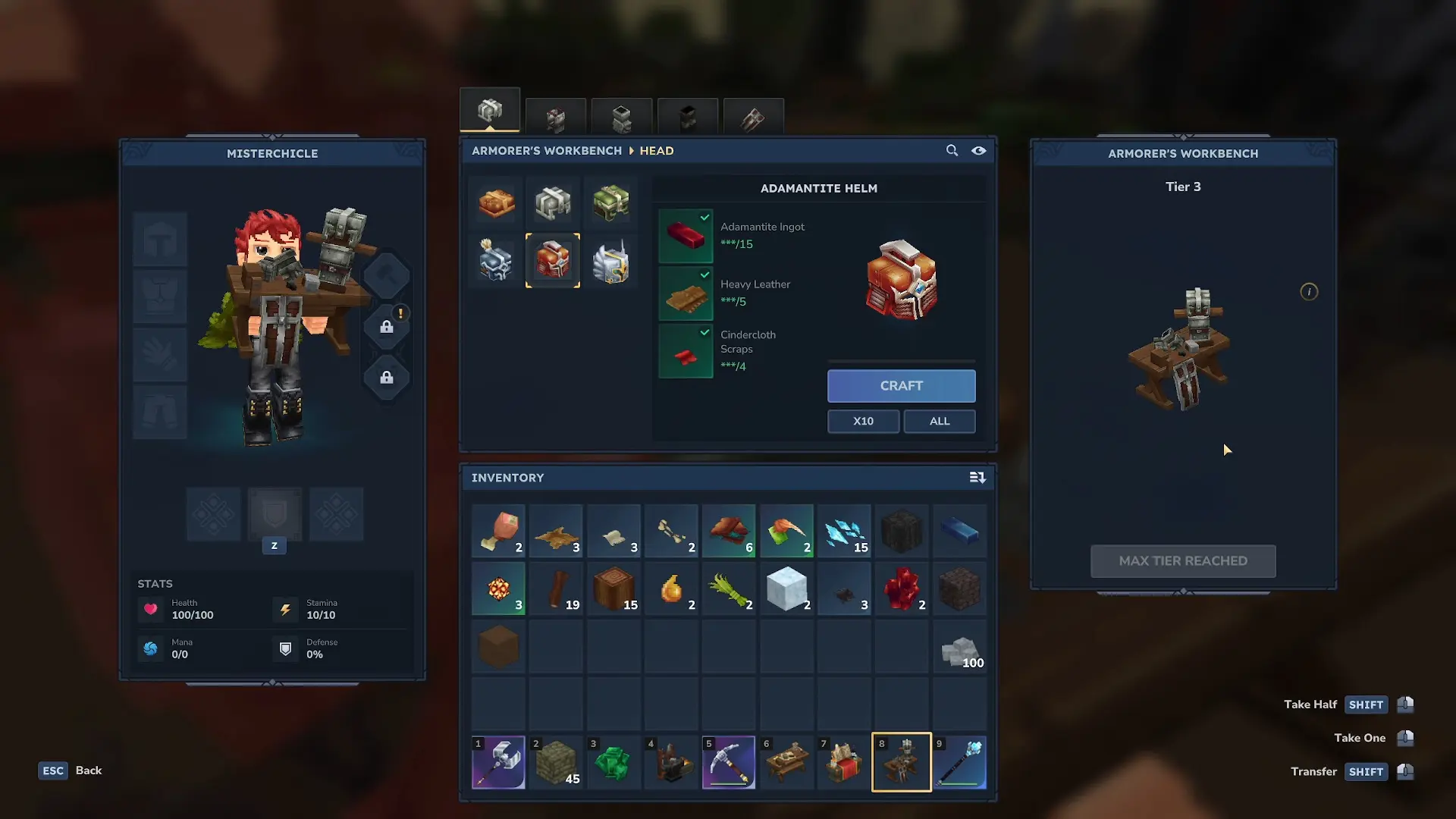
Task: Click the X10 craft button
Action: (x=863, y=421)
